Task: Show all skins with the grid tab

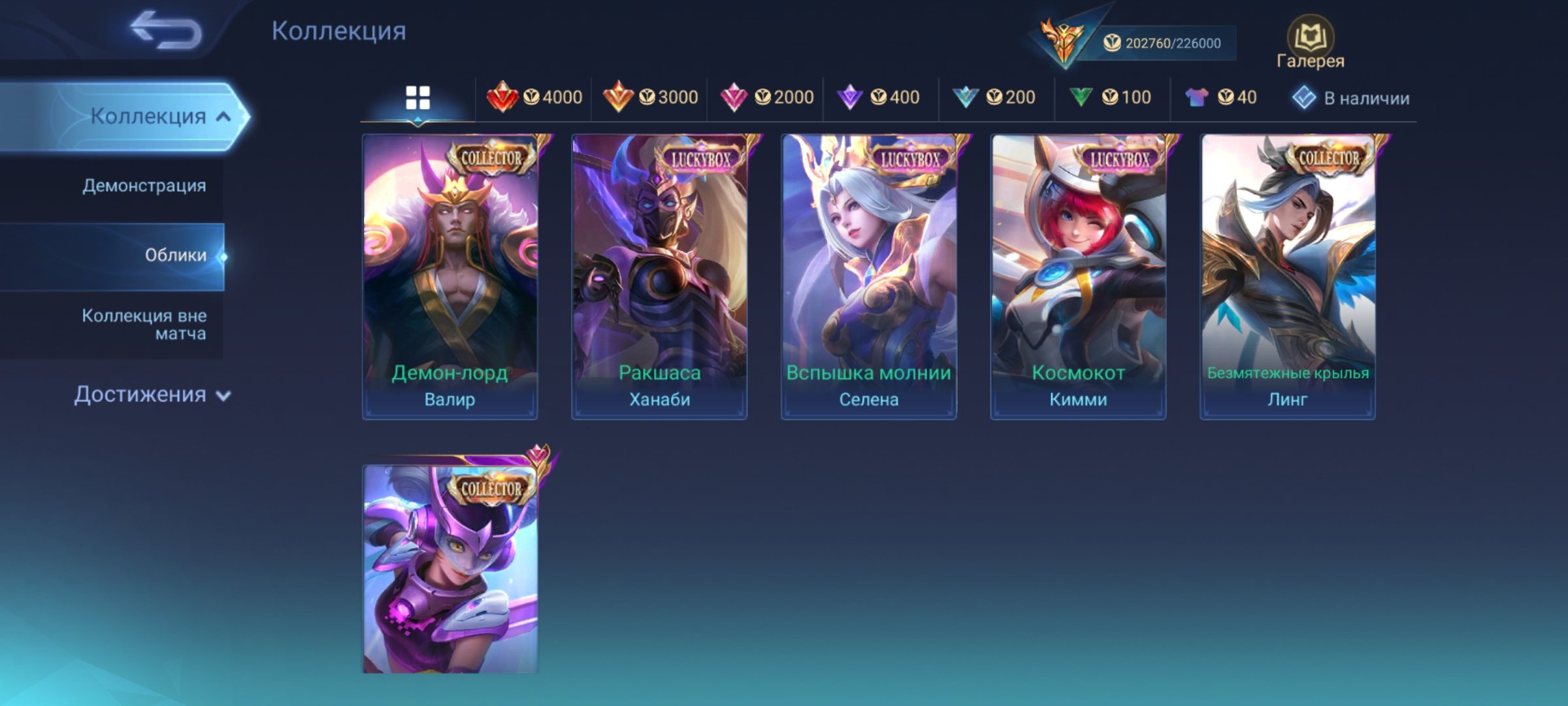Action: point(417,98)
